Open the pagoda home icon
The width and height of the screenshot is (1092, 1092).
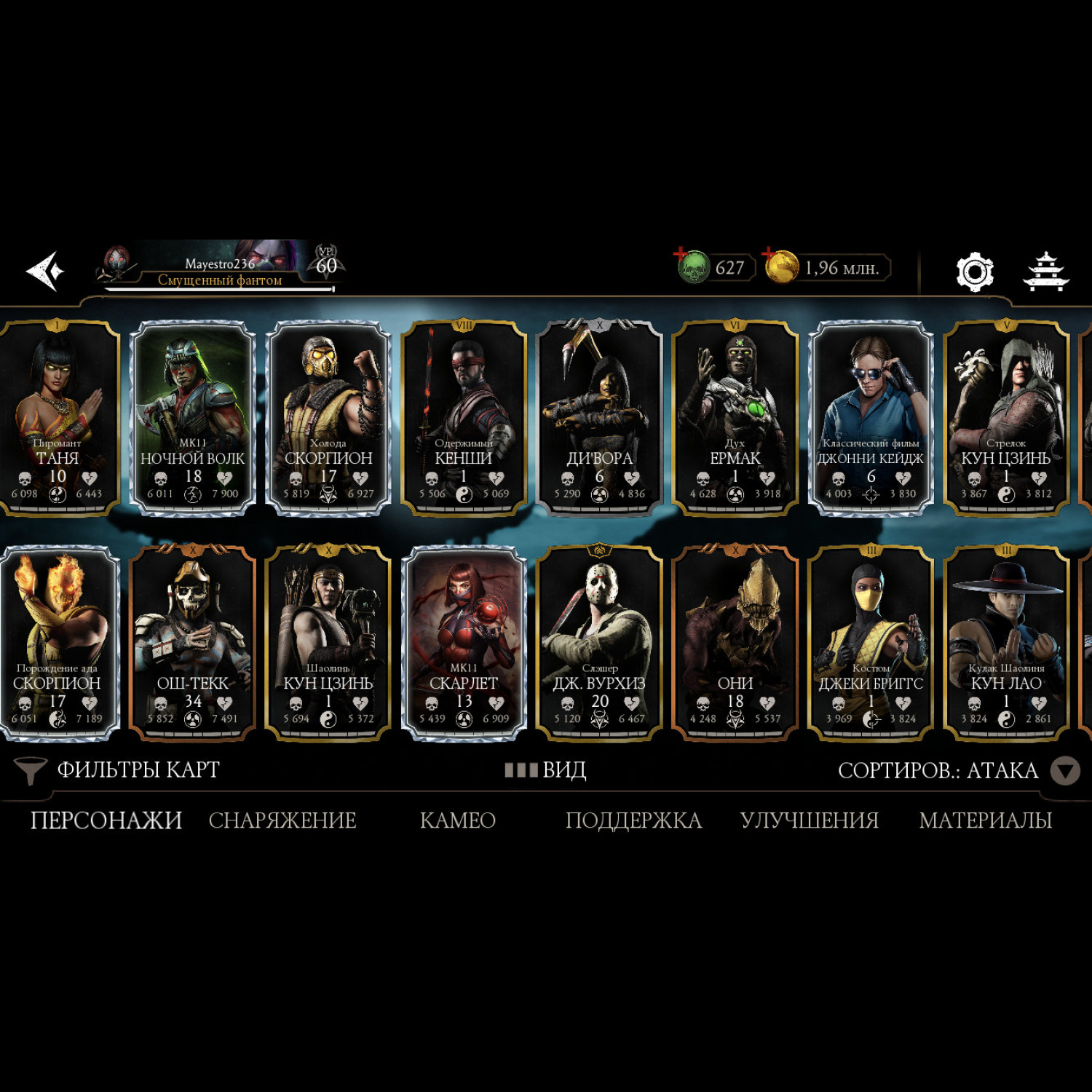[1045, 272]
